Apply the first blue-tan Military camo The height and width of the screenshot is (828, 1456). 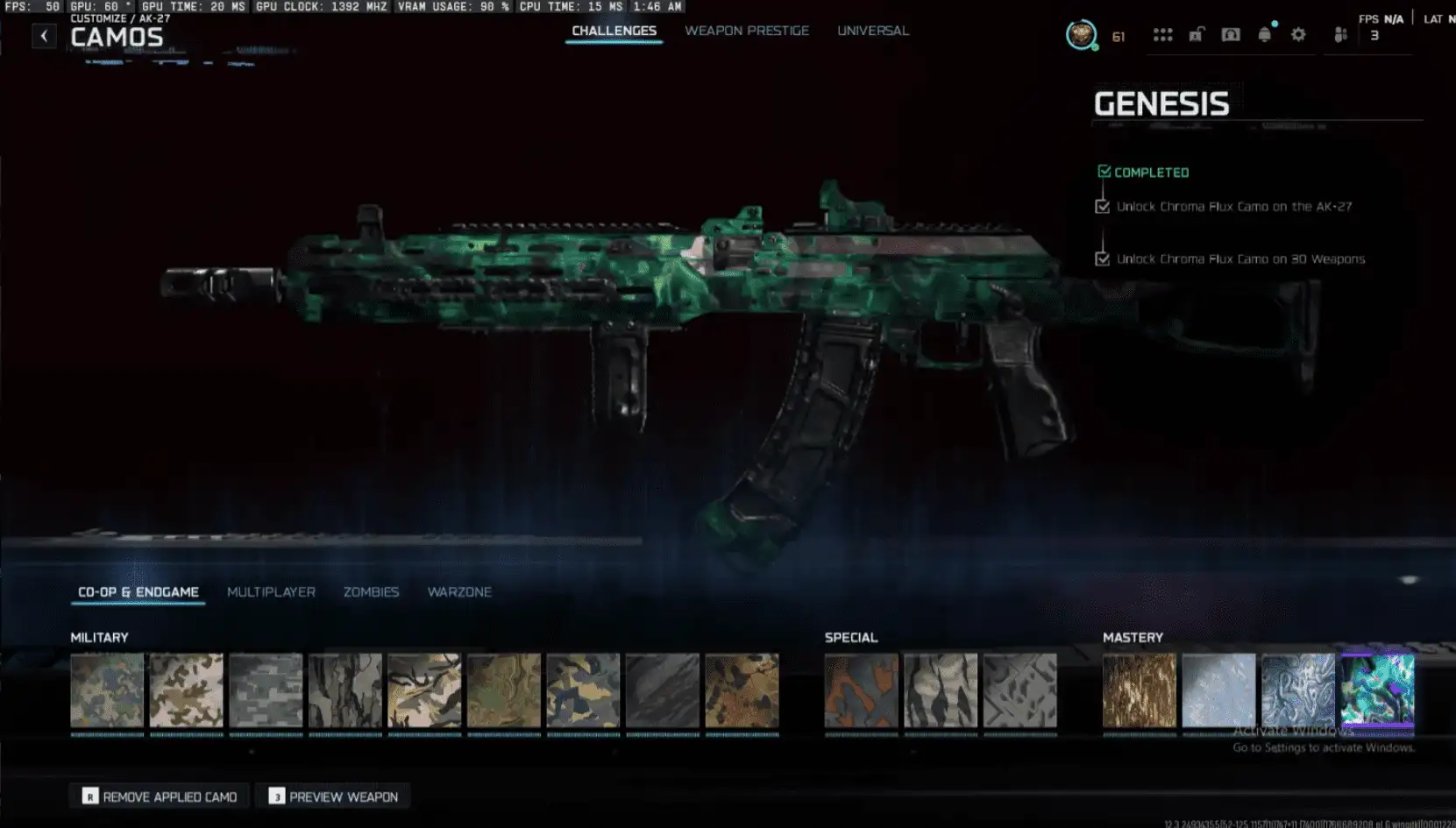point(107,690)
